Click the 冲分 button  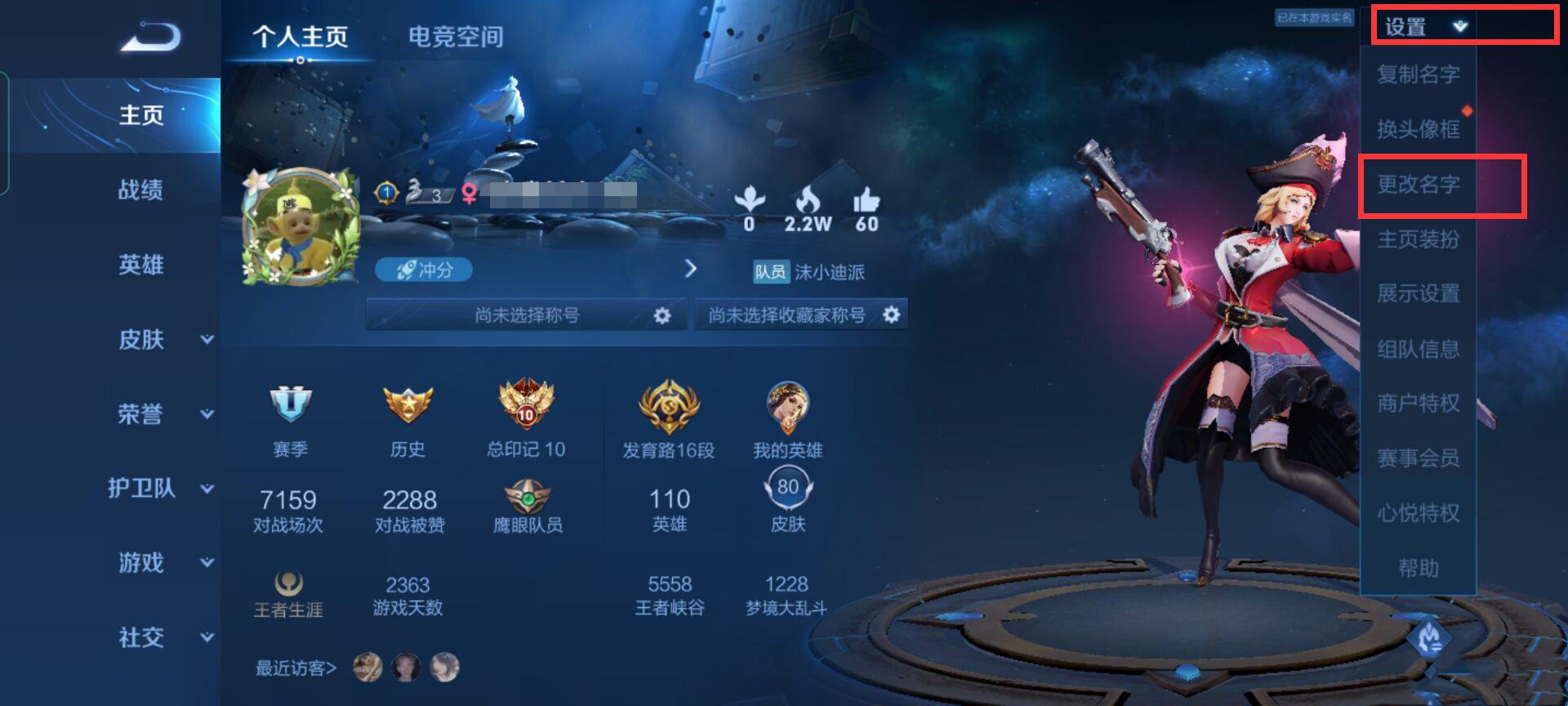point(424,270)
